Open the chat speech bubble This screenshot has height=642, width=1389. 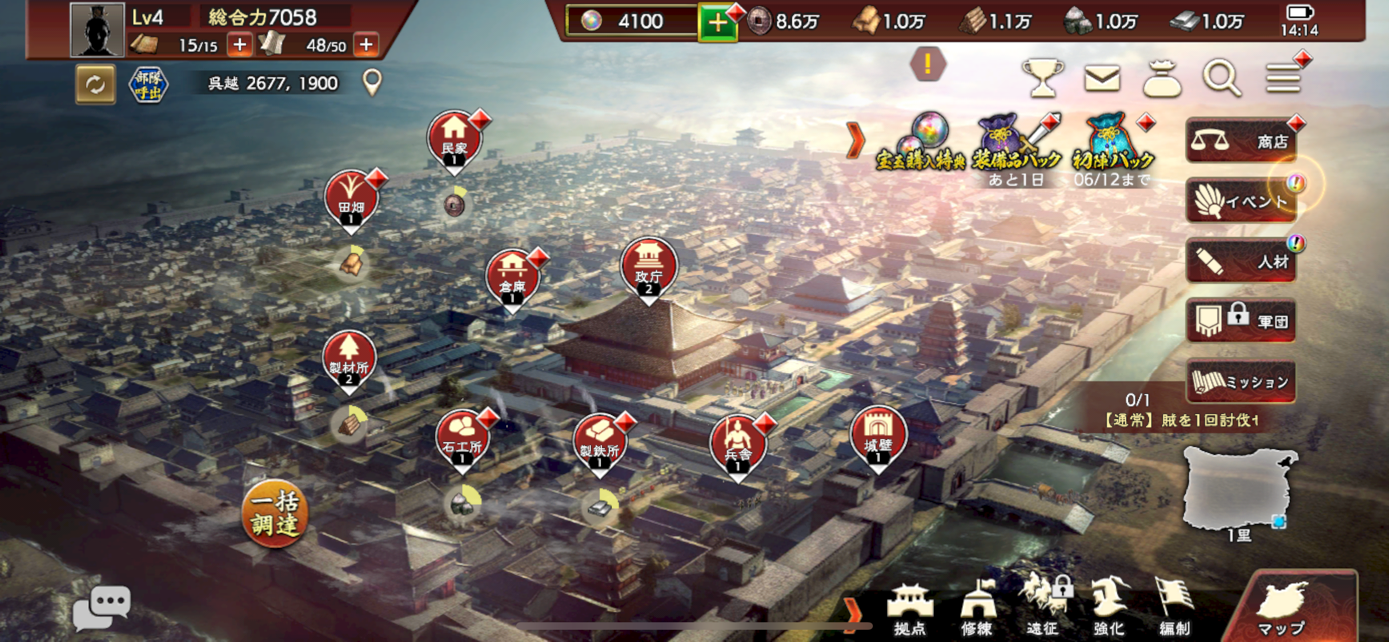point(102,606)
